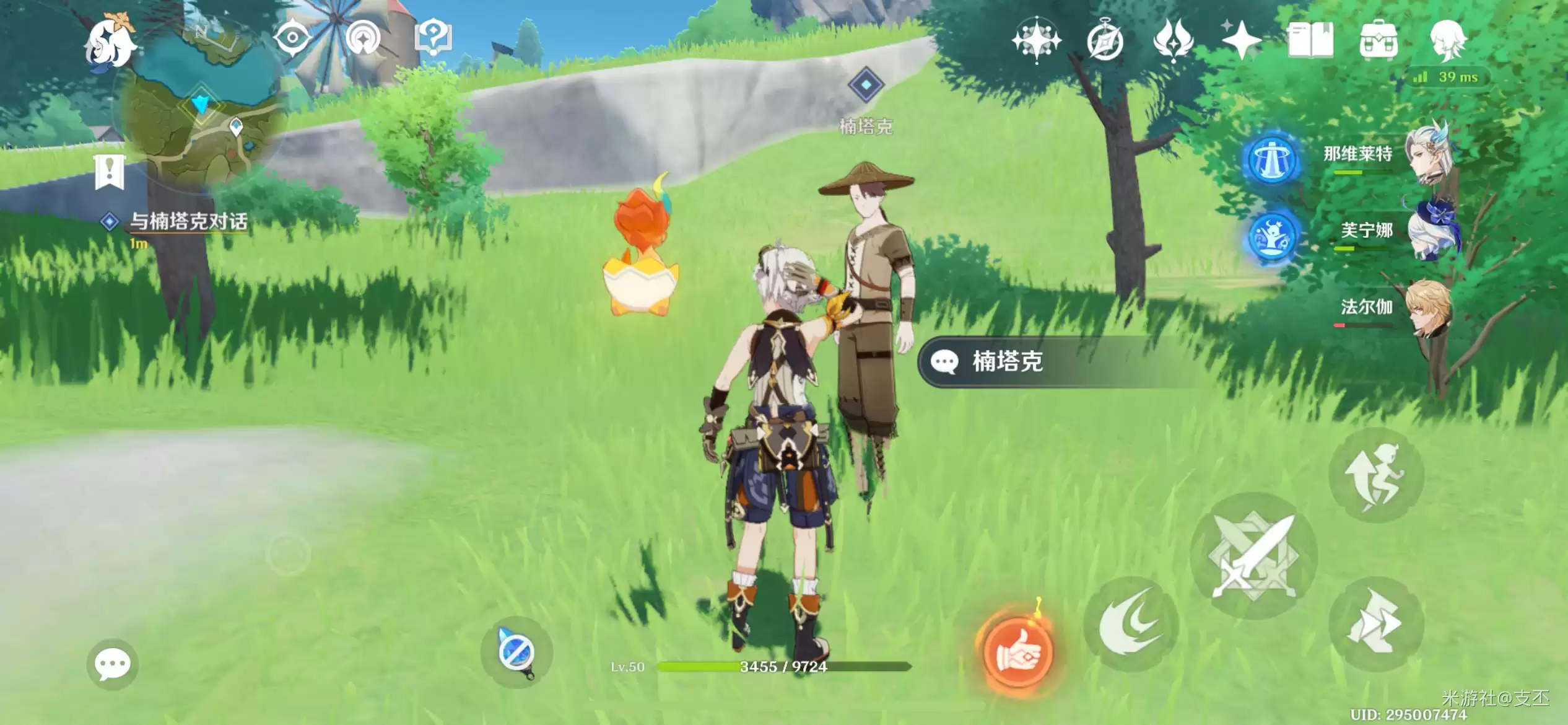This screenshot has width=1568, height=725.
Task: Open the chat speech bubble button
Action: [112, 664]
